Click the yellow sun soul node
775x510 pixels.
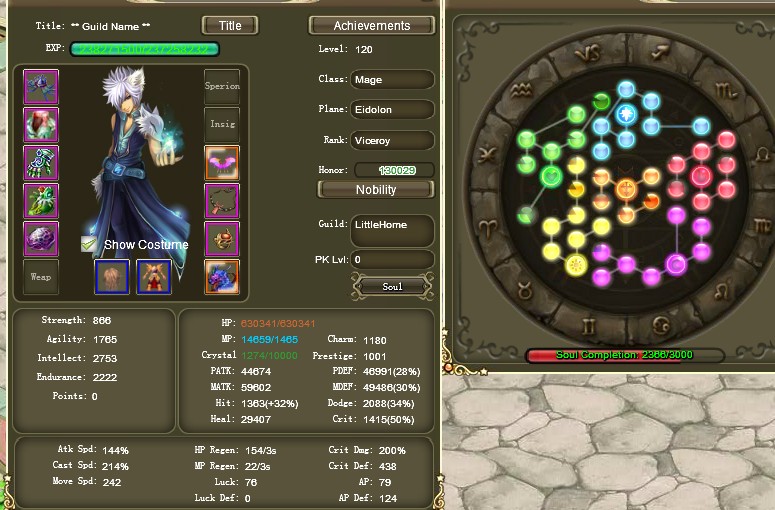pos(575,265)
